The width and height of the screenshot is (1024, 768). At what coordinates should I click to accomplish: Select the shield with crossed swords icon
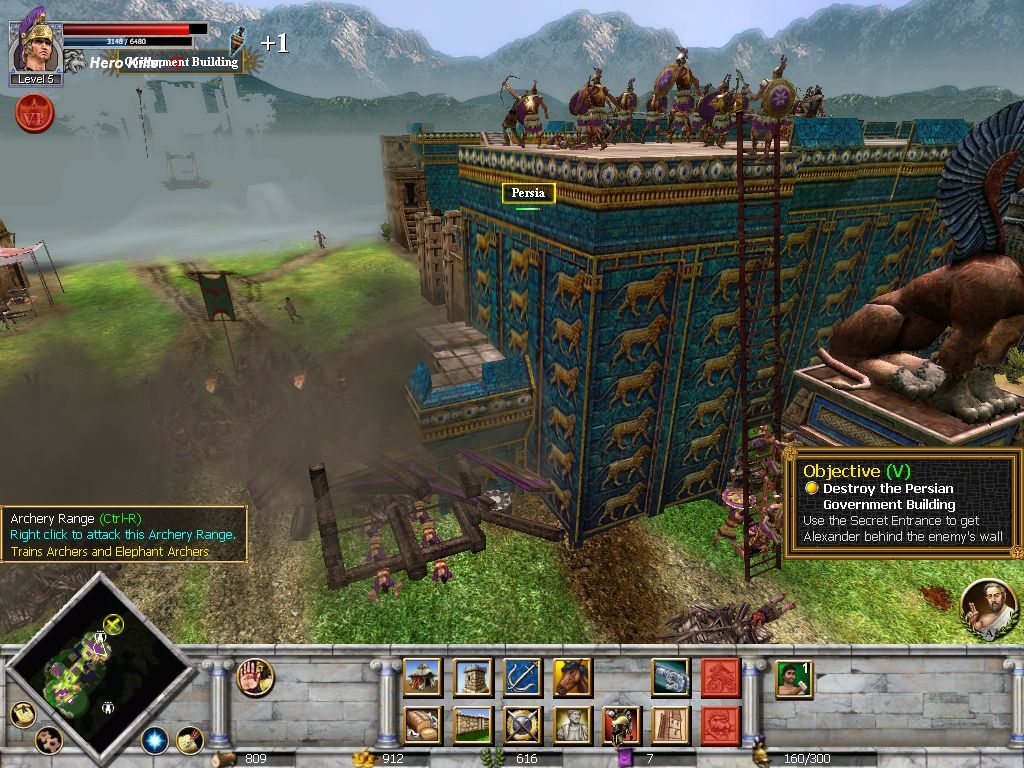tap(522, 725)
